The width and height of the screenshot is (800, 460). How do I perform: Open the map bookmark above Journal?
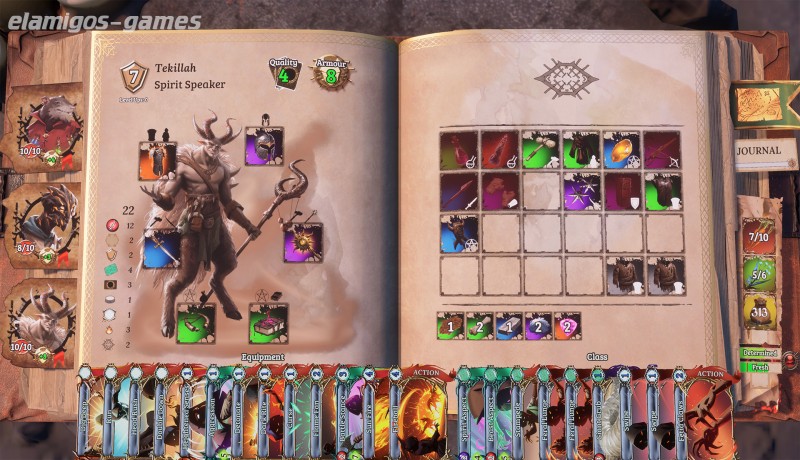765,101
